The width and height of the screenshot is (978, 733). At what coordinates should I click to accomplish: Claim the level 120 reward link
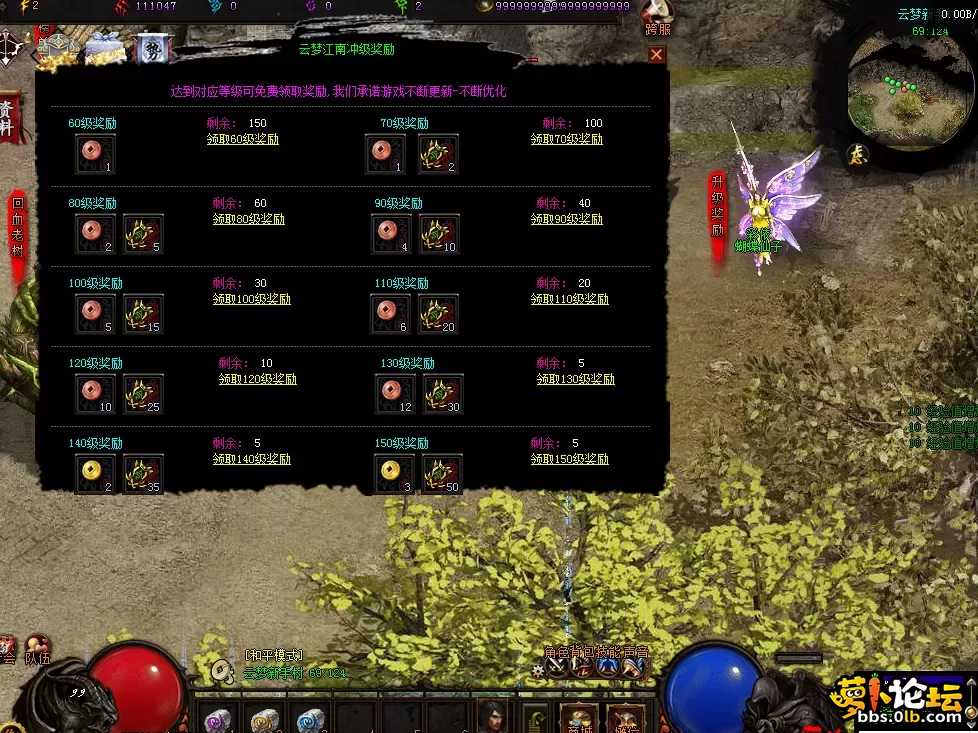click(x=257, y=379)
